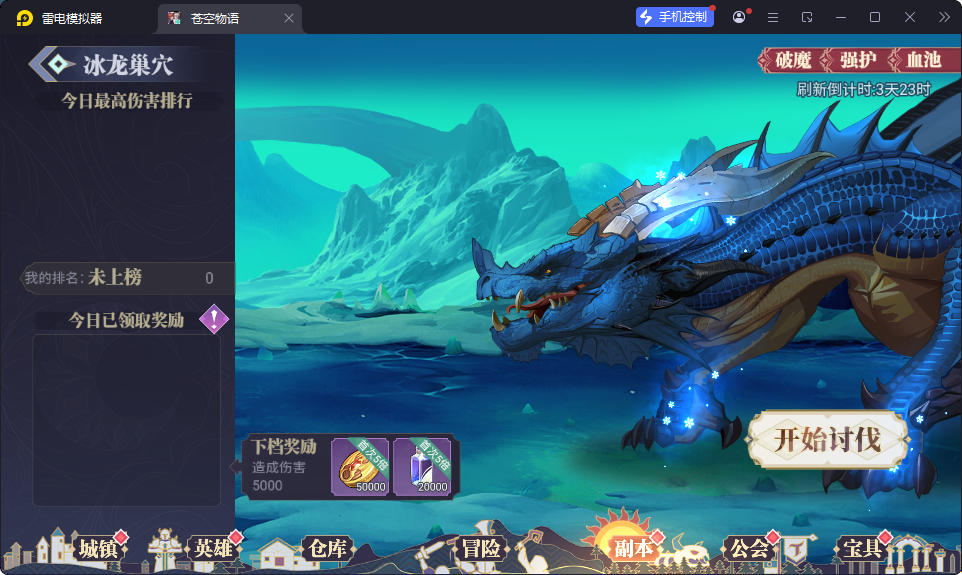Open the 公会 guild menu
962x575 pixels.
(x=749, y=548)
